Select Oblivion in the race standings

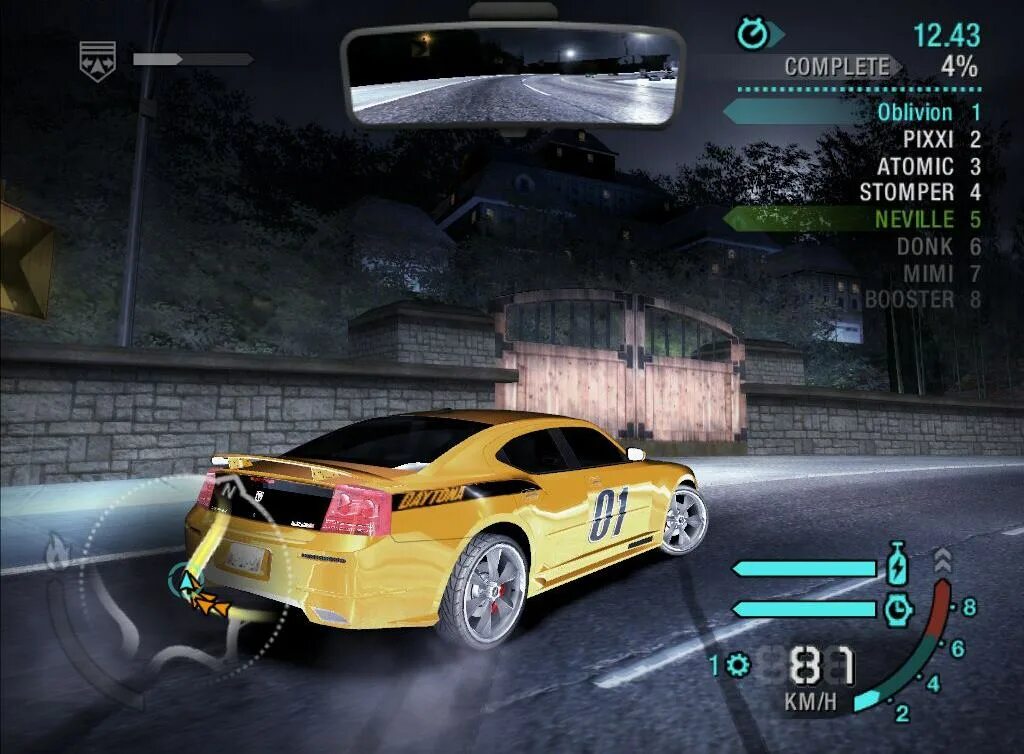pyautogui.click(x=915, y=112)
